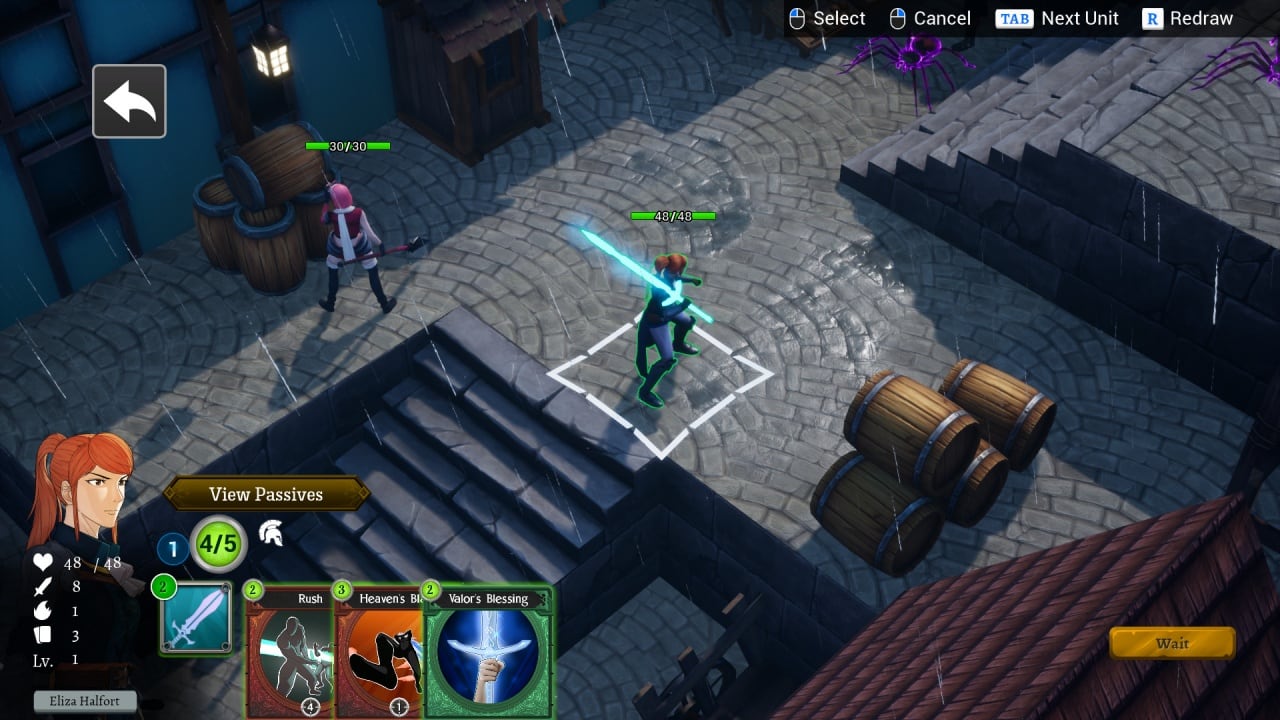Choose the Heaven's Blade card
Viewport: 1280px width, 720px height.
point(378,650)
